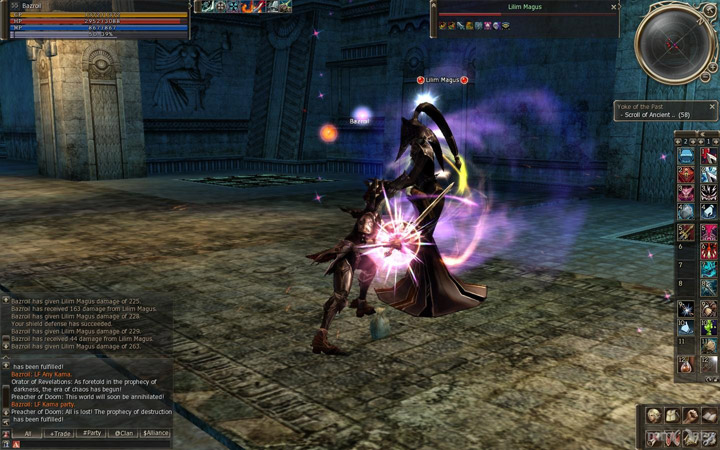Click the Bazroil player status panel

click(95, 20)
